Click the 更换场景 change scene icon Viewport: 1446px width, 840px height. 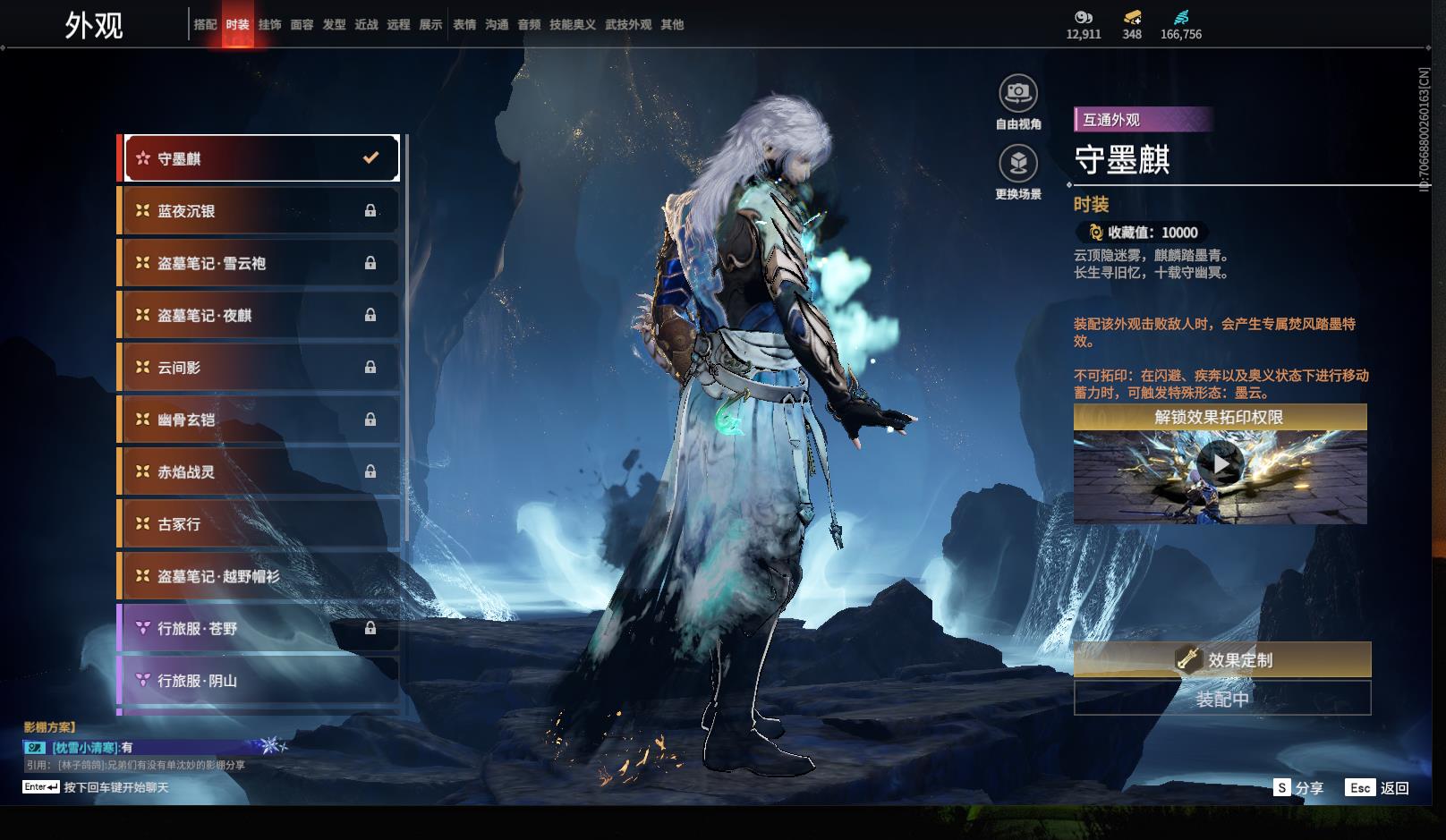point(1018,164)
